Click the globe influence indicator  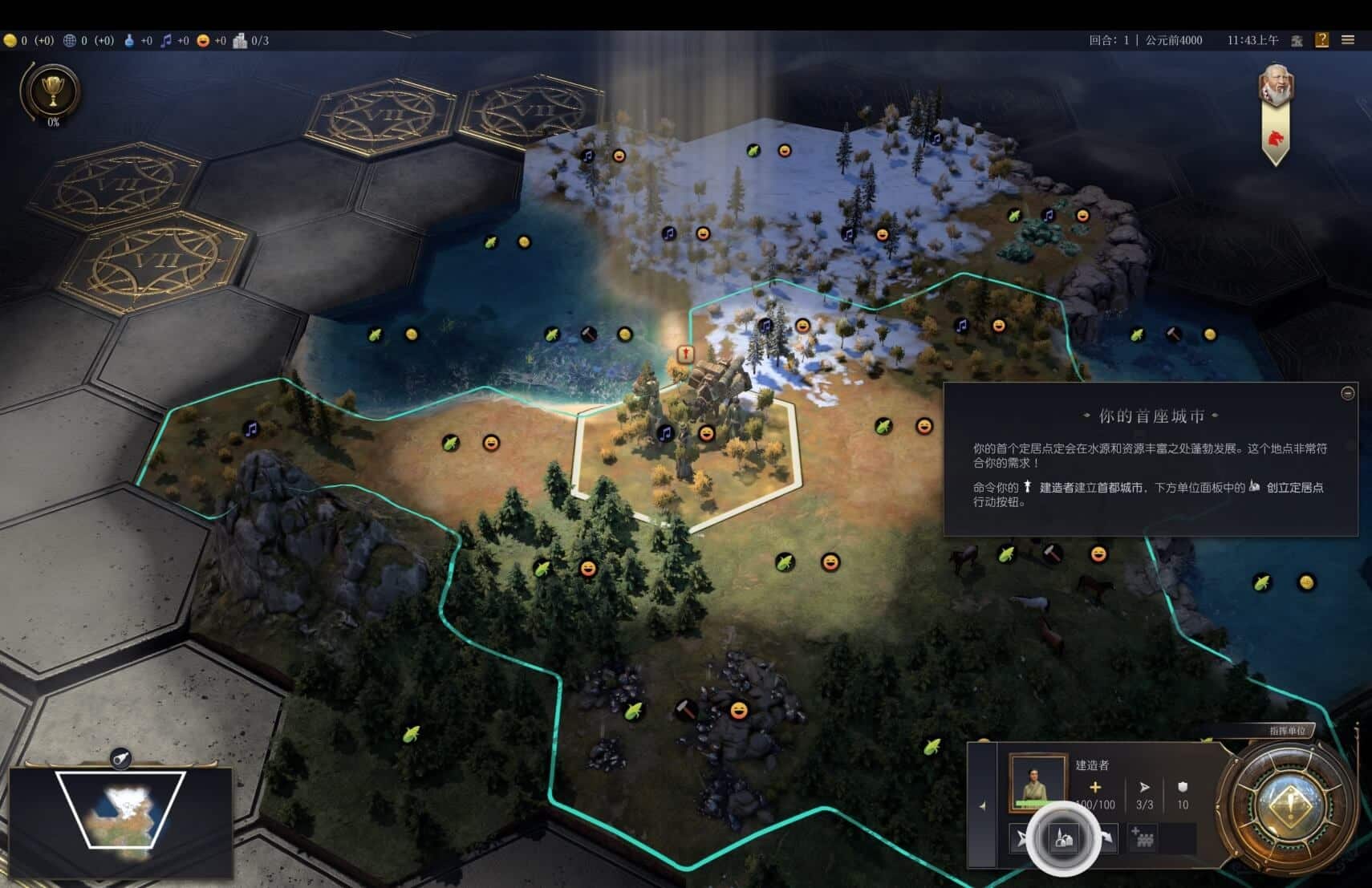click(x=70, y=40)
